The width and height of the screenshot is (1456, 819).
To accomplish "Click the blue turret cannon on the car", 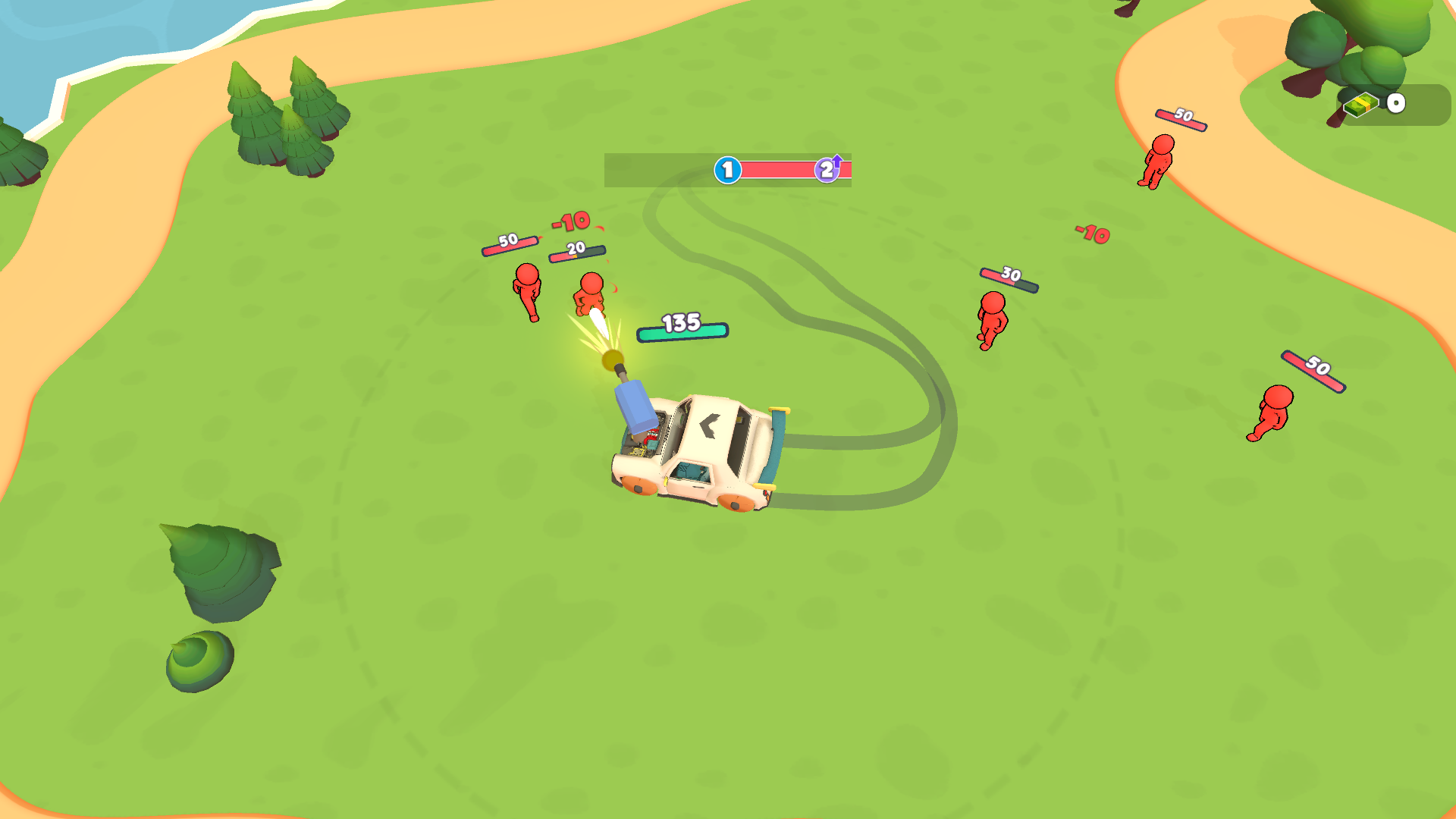I will click(x=634, y=405).
